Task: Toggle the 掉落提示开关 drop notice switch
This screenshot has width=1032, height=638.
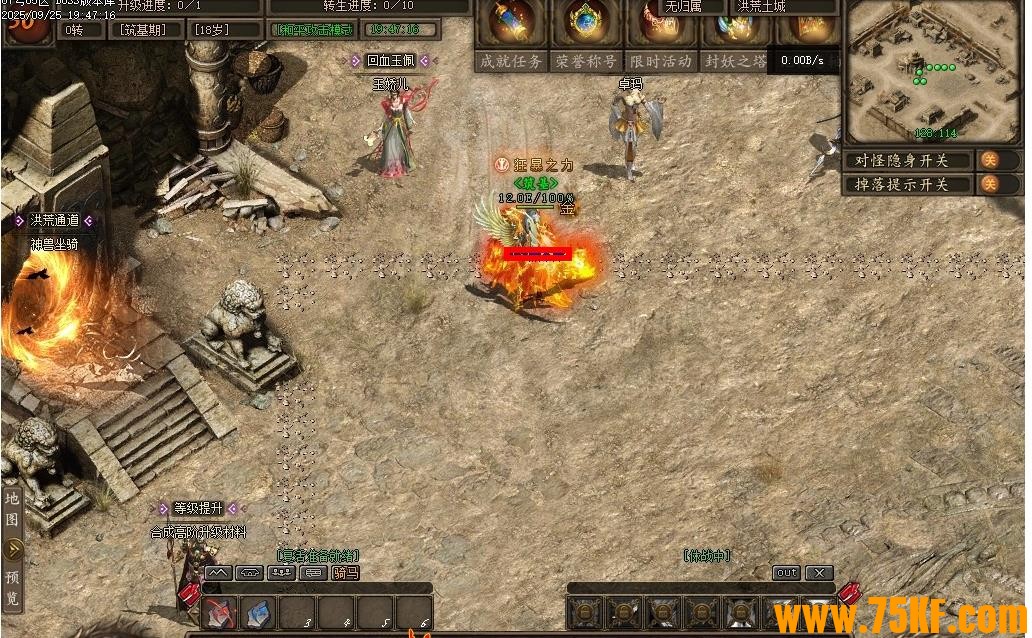Action: 988,184
